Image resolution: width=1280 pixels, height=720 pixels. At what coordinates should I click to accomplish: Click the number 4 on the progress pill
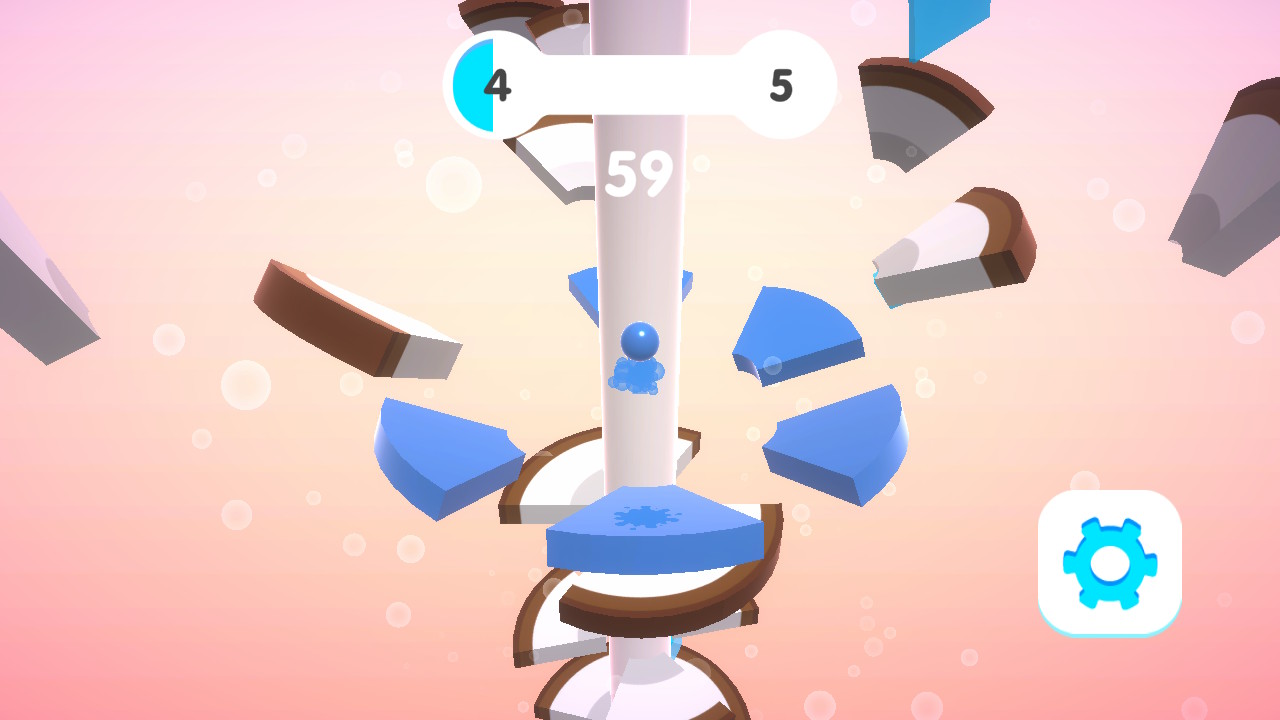coord(499,86)
